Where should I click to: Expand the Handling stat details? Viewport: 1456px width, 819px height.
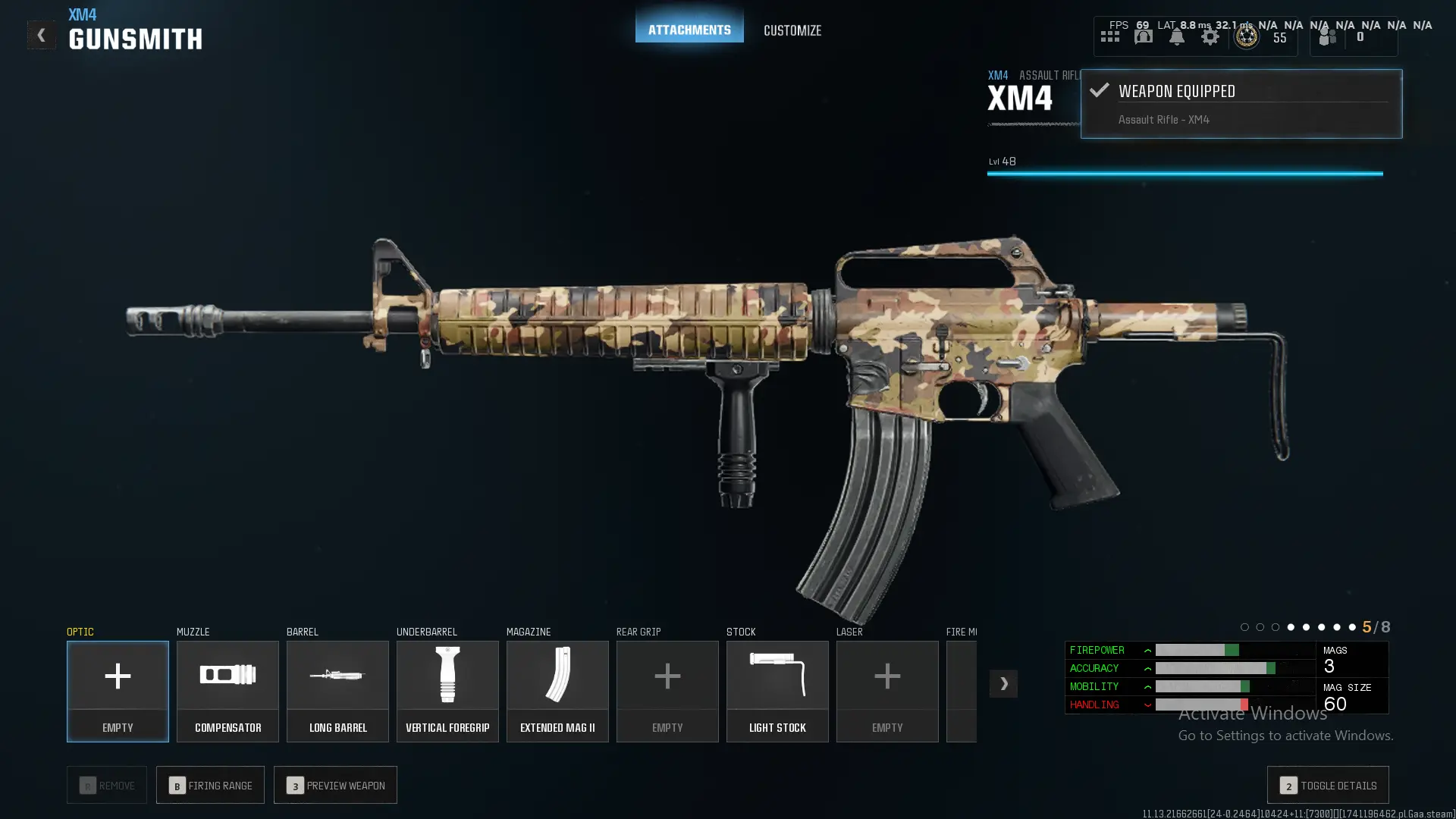tap(1147, 704)
